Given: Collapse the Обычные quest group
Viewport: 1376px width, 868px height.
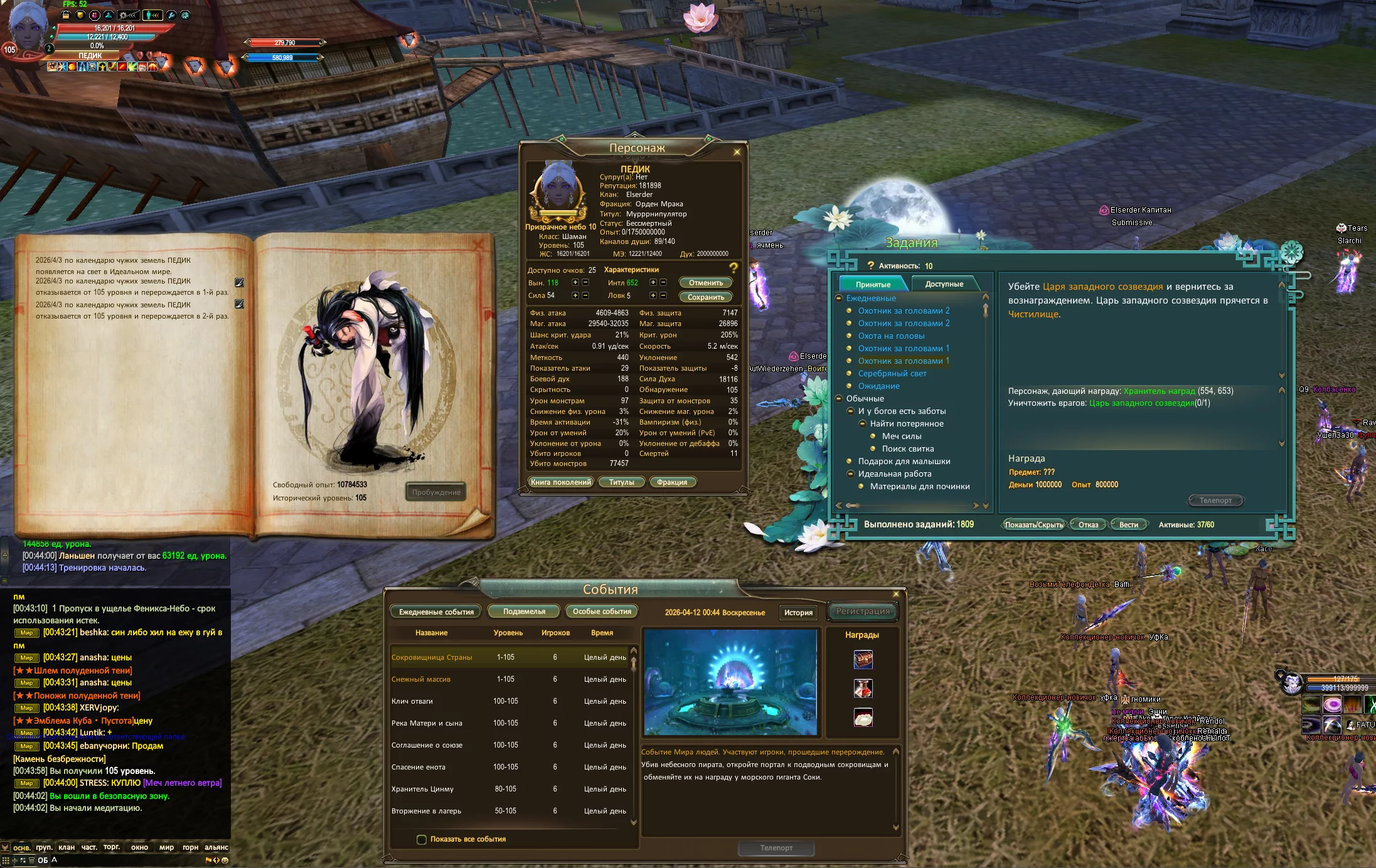Looking at the screenshot, I should (x=840, y=398).
